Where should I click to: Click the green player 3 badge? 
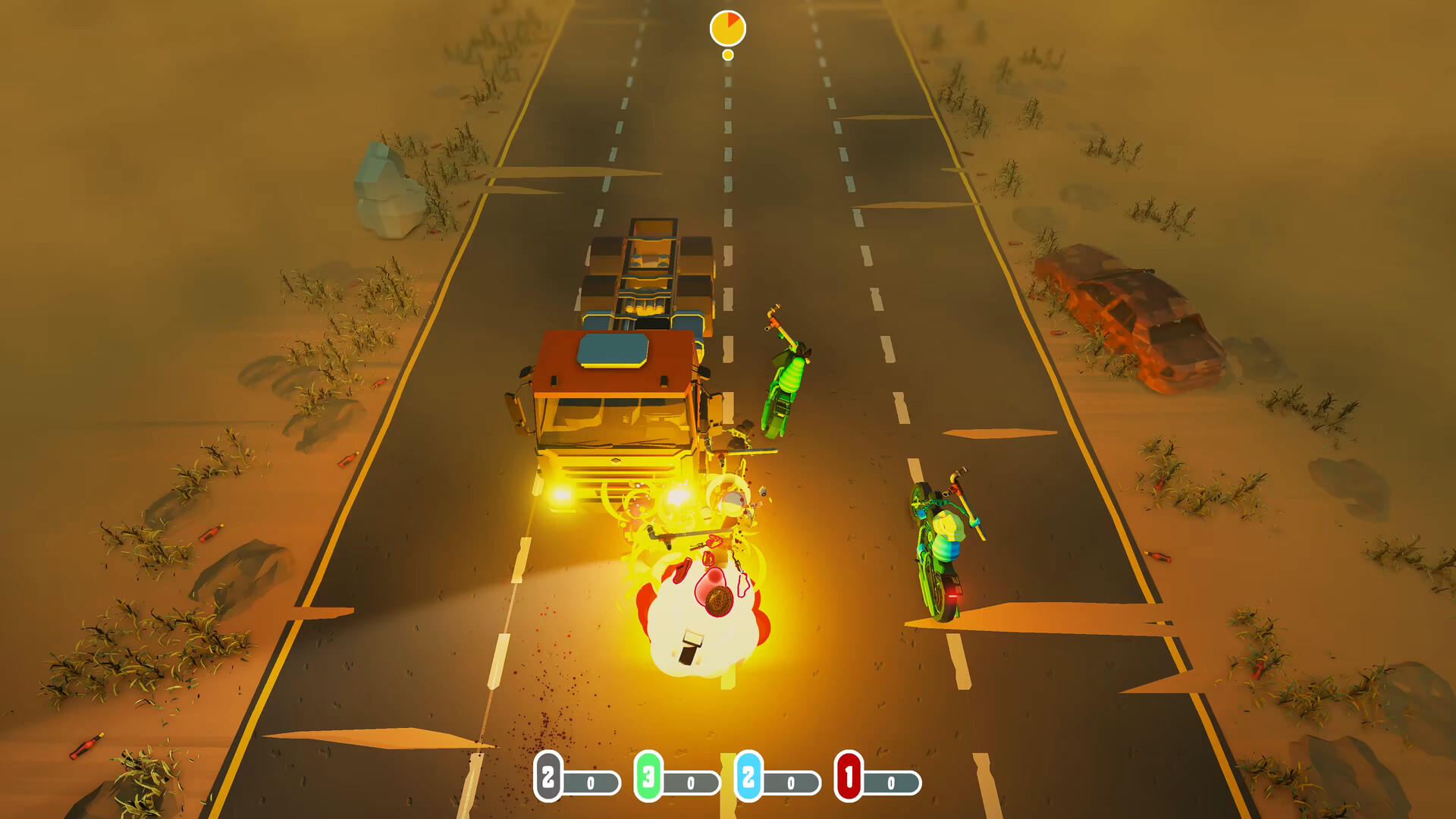[x=646, y=777]
